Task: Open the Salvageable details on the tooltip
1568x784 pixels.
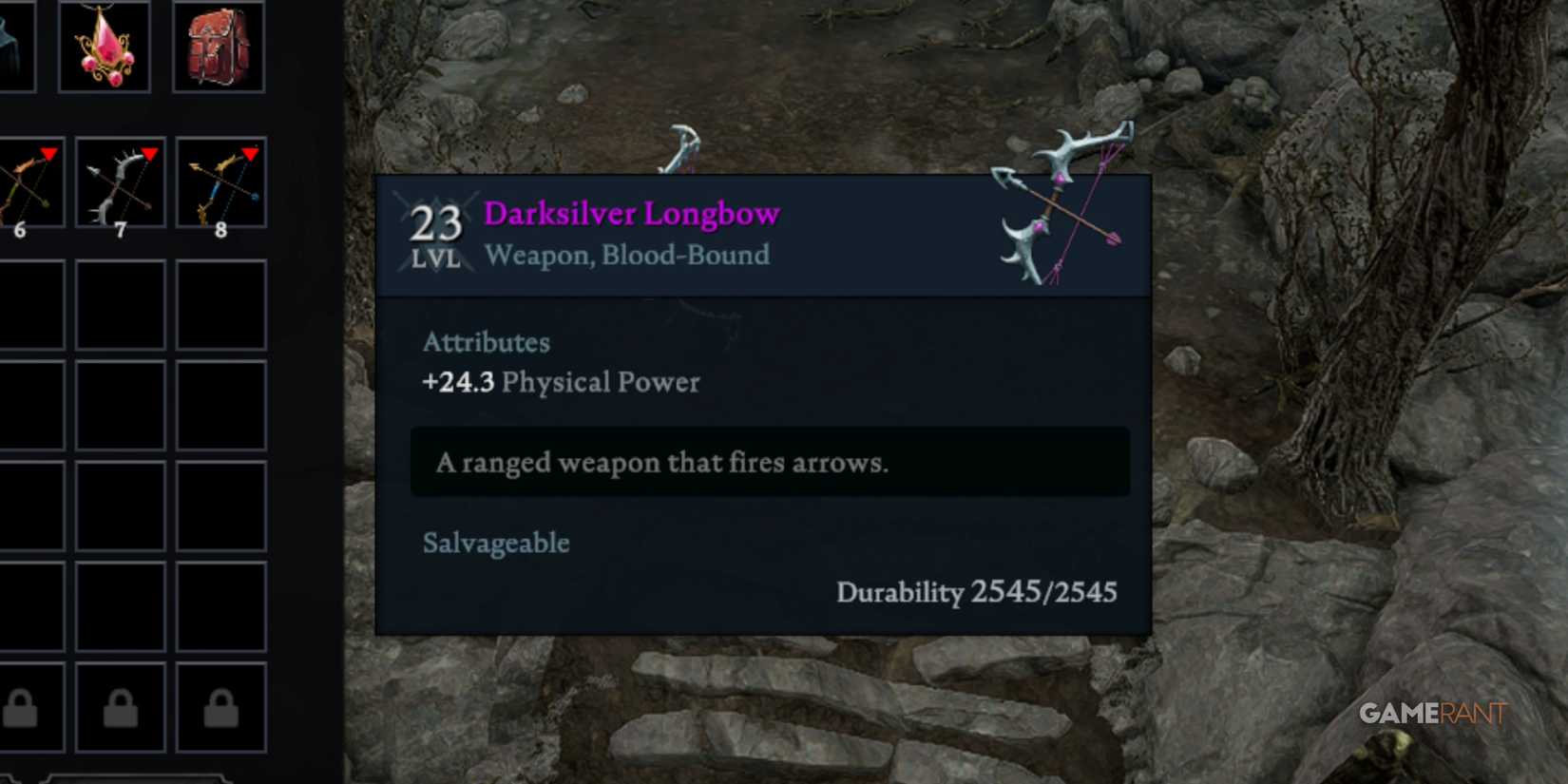Action: pyautogui.click(x=495, y=543)
